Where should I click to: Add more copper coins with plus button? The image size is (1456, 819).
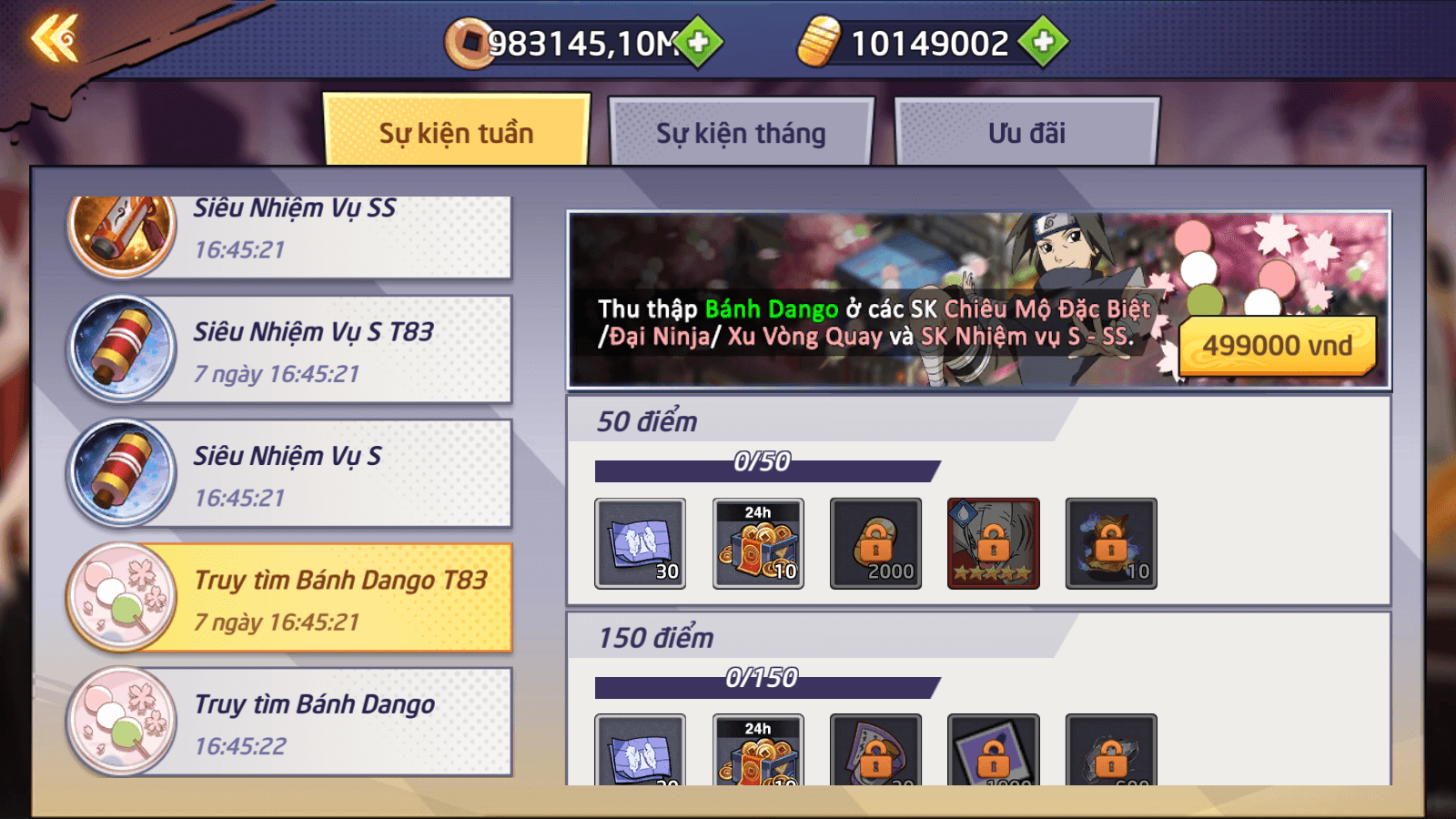pos(699,42)
